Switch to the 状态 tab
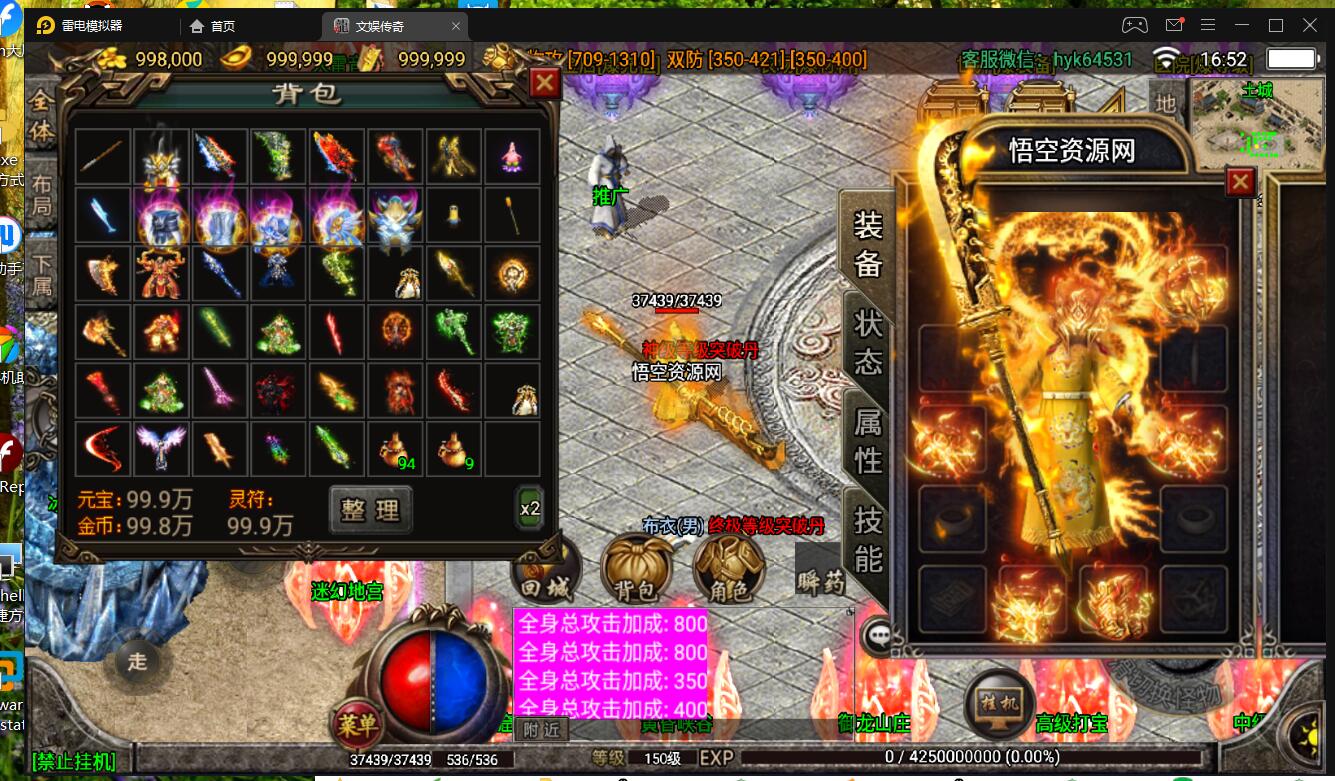The height and width of the screenshot is (781, 1335). pyautogui.click(x=867, y=342)
